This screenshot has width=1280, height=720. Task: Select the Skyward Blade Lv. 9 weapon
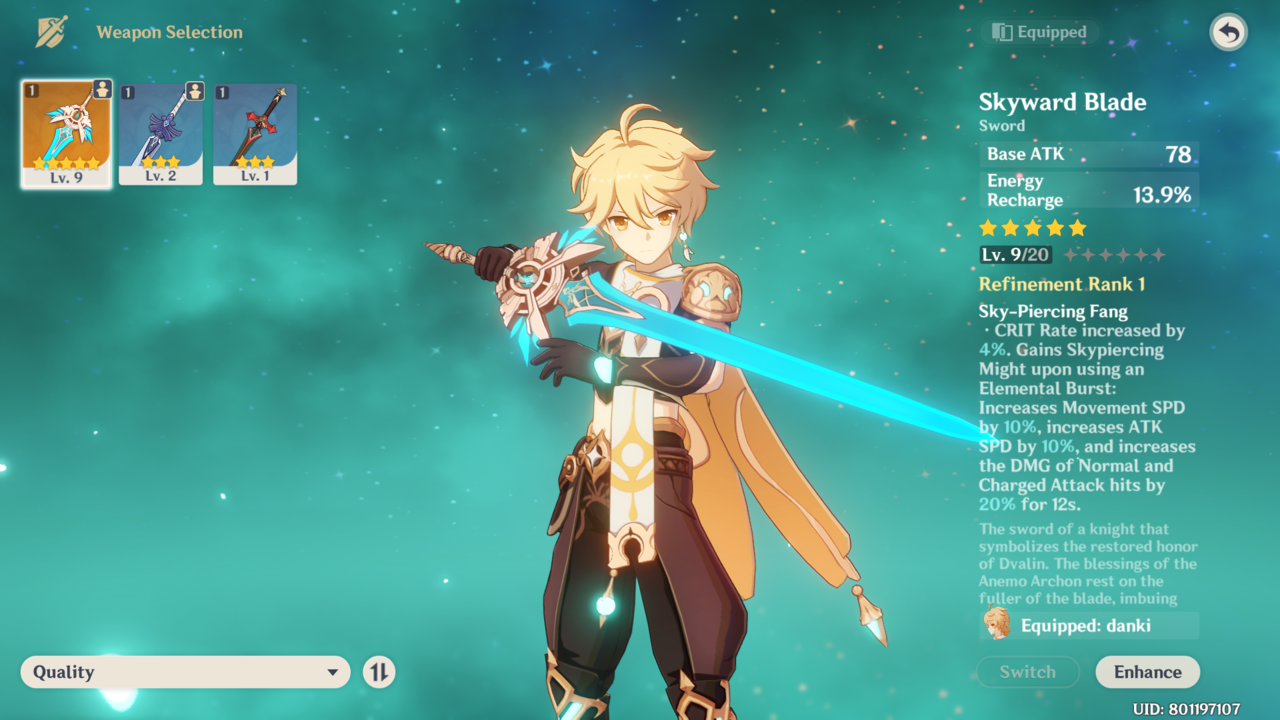66,134
